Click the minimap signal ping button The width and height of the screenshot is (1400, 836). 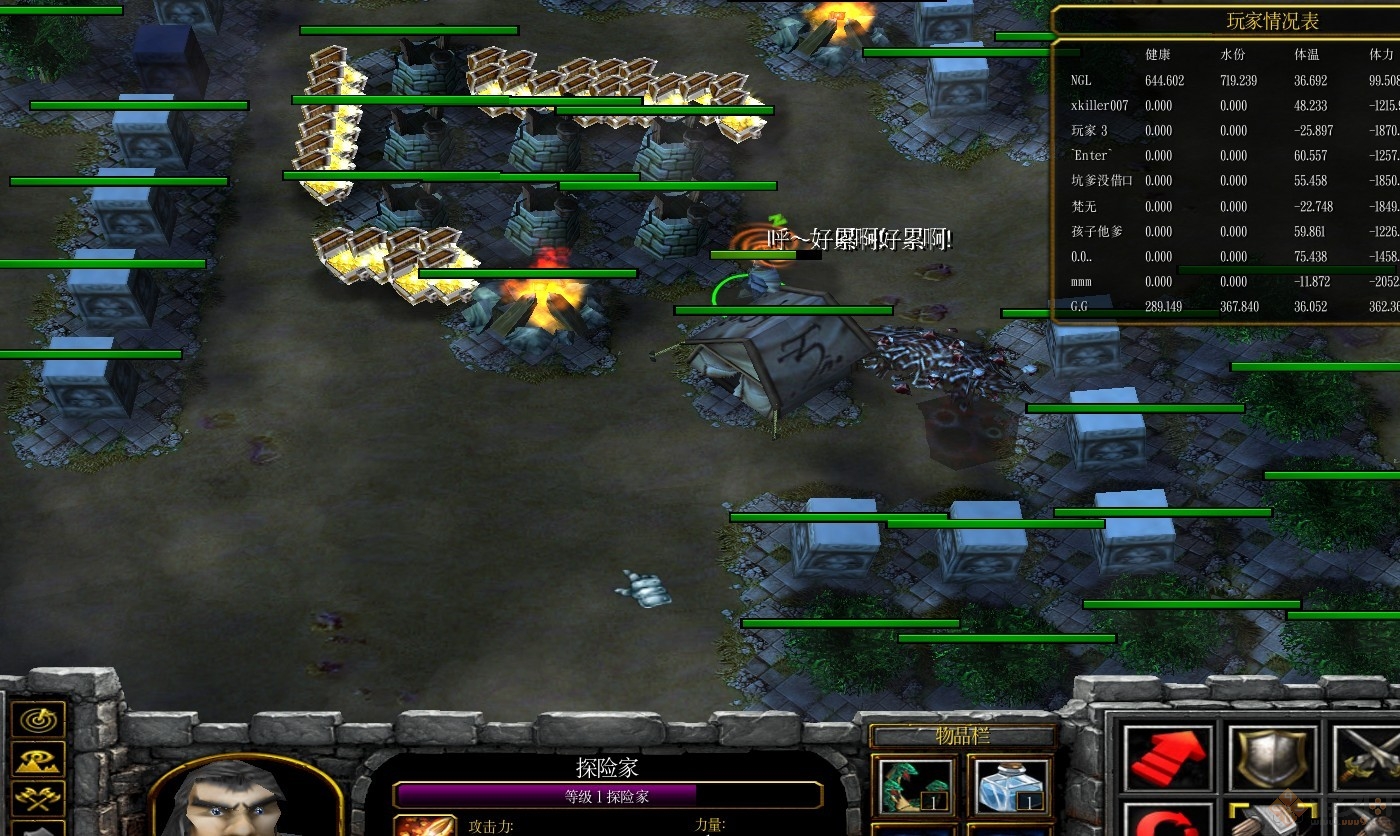pyautogui.click(x=38, y=719)
